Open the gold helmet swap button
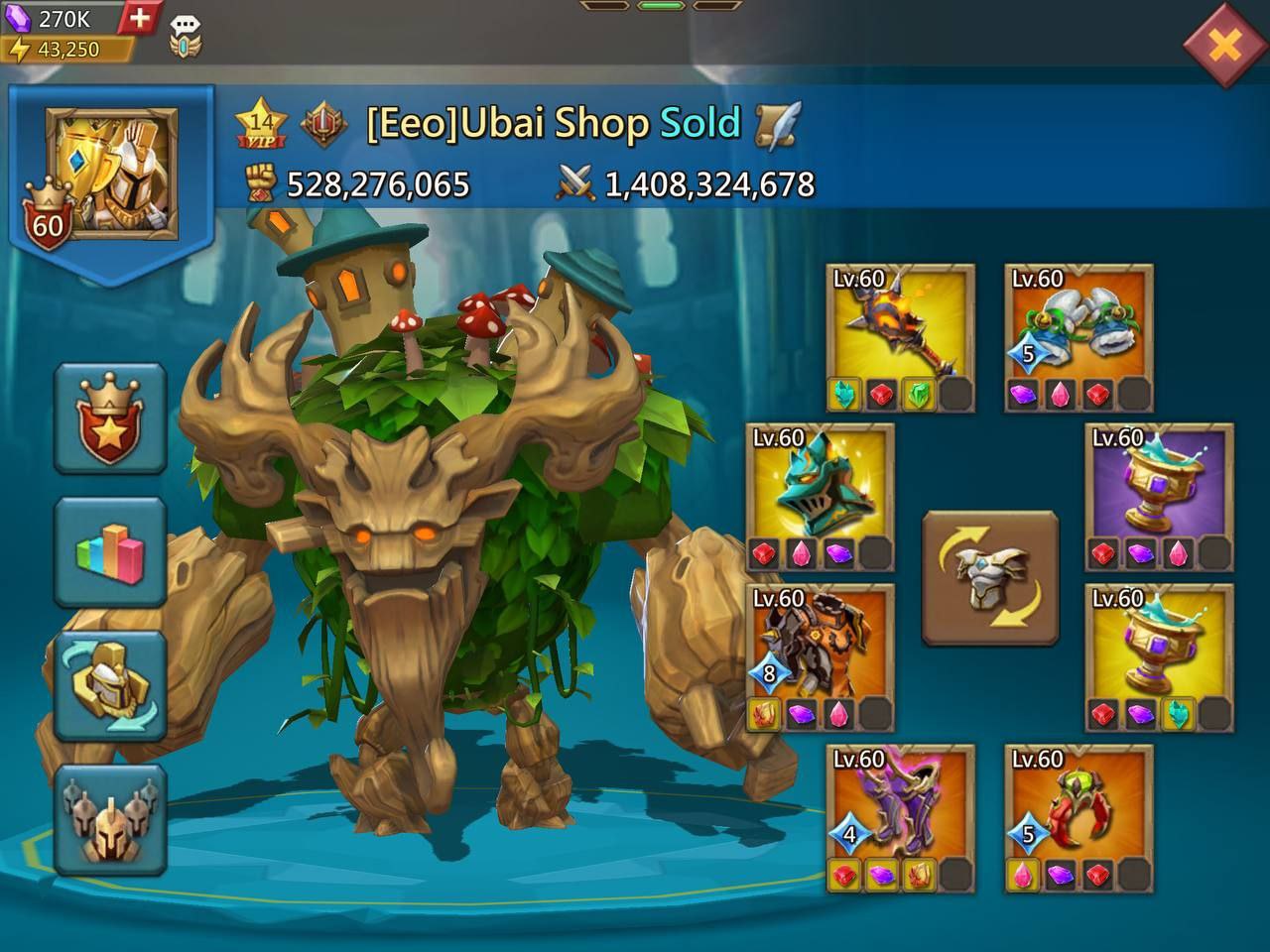 109,685
